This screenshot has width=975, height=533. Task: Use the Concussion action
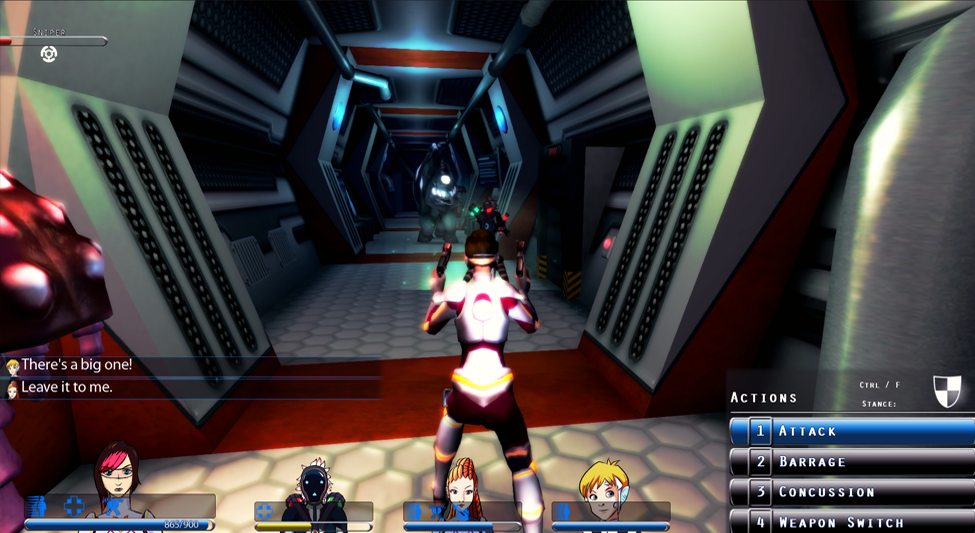[850, 492]
